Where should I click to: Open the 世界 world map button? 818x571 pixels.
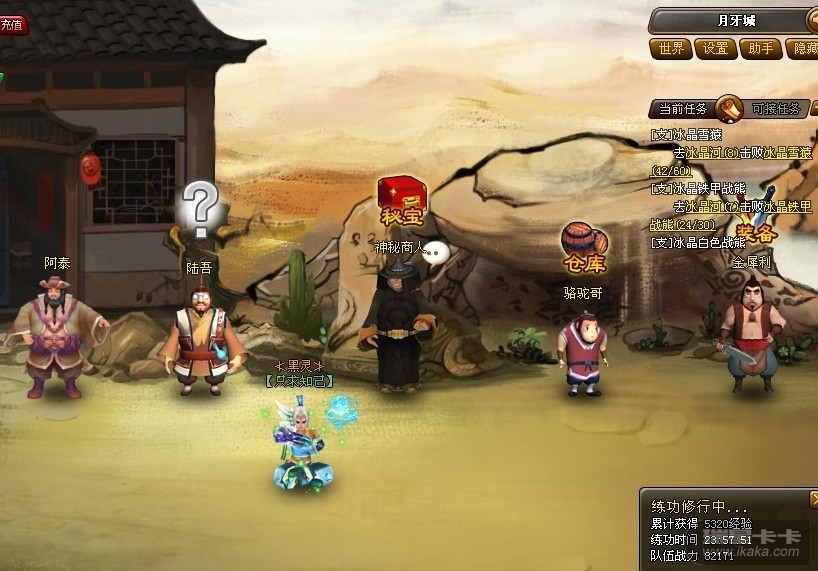(670, 48)
